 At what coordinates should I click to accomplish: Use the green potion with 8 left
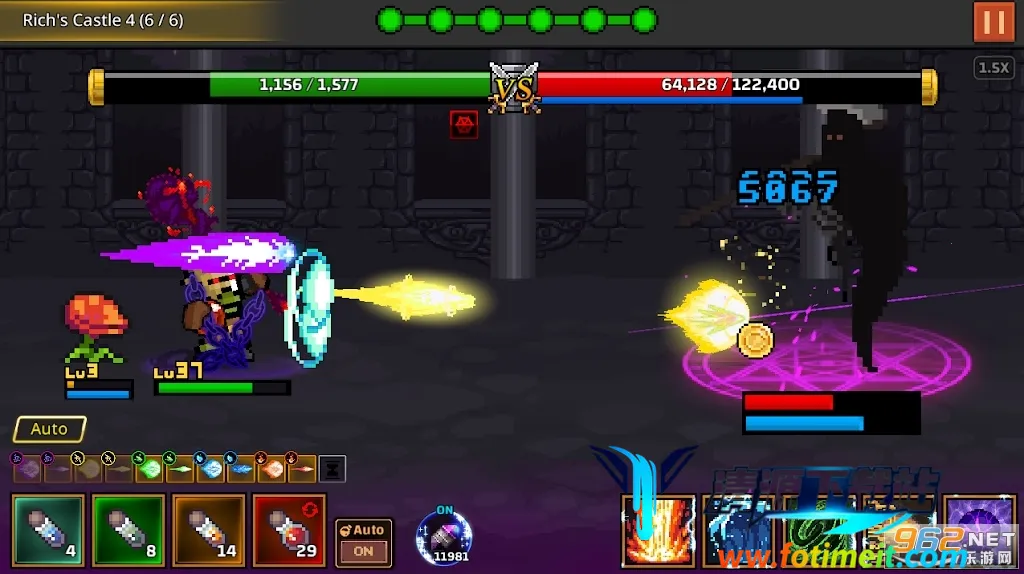point(128,529)
